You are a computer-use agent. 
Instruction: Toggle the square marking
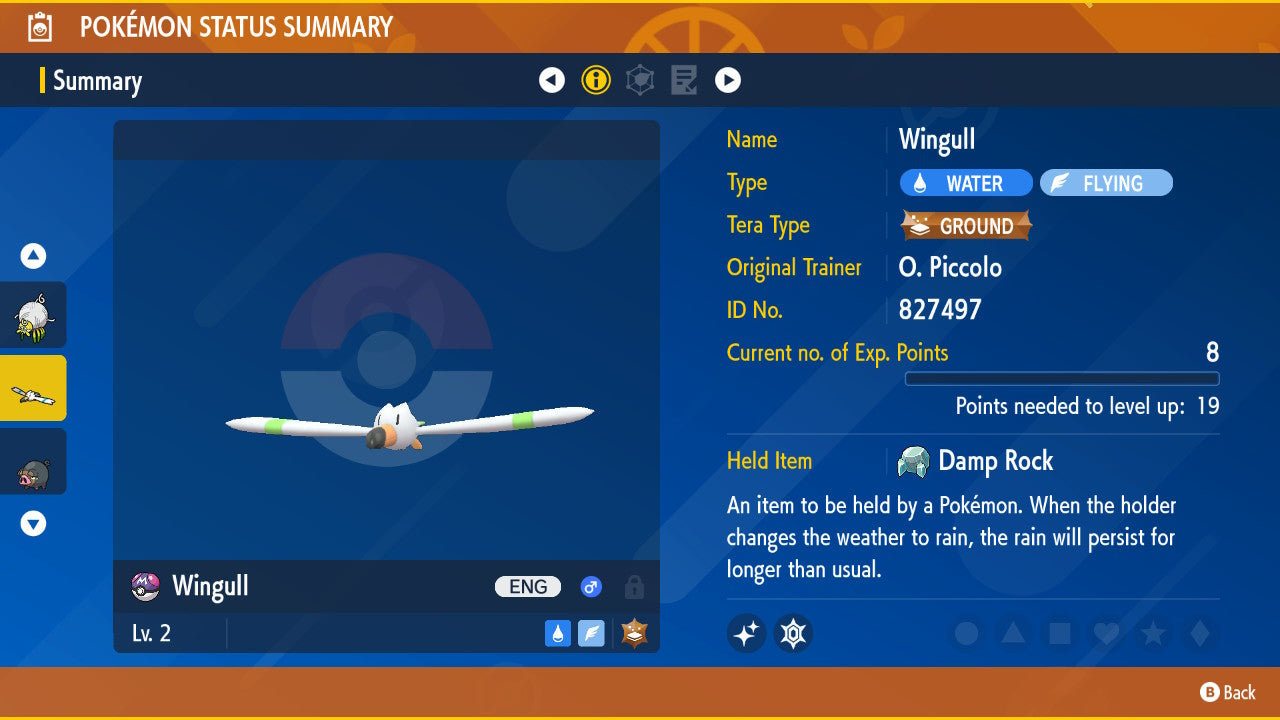click(x=1060, y=633)
